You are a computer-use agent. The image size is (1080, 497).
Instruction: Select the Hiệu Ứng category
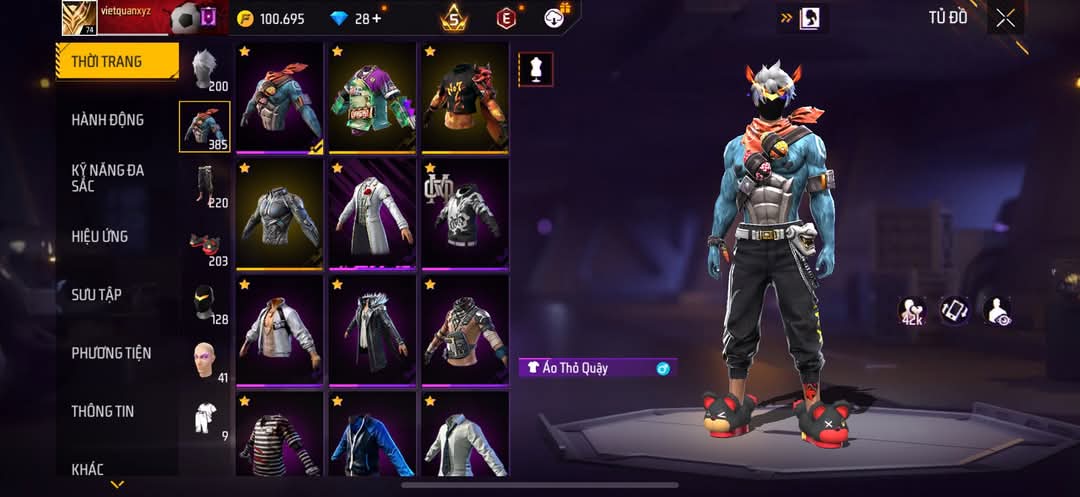(x=100, y=237)
